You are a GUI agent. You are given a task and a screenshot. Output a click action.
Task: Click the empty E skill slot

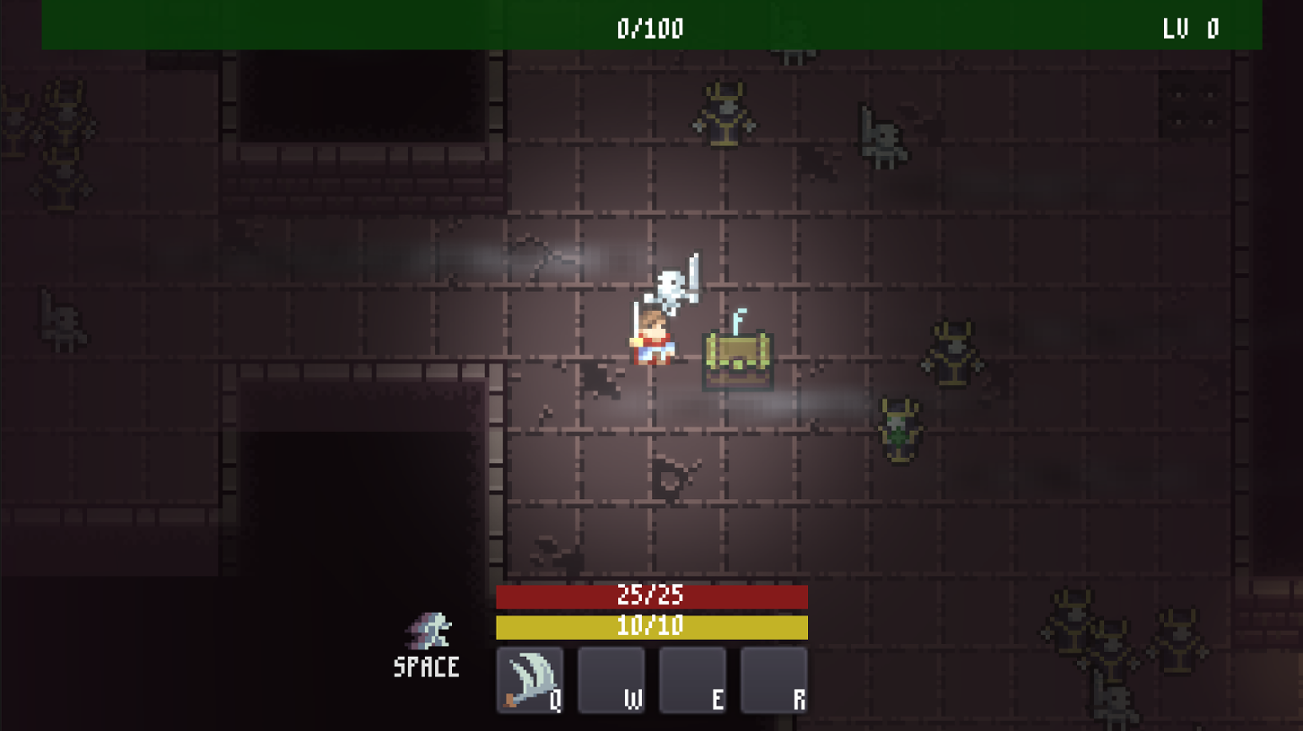click(x=692, y=679)
